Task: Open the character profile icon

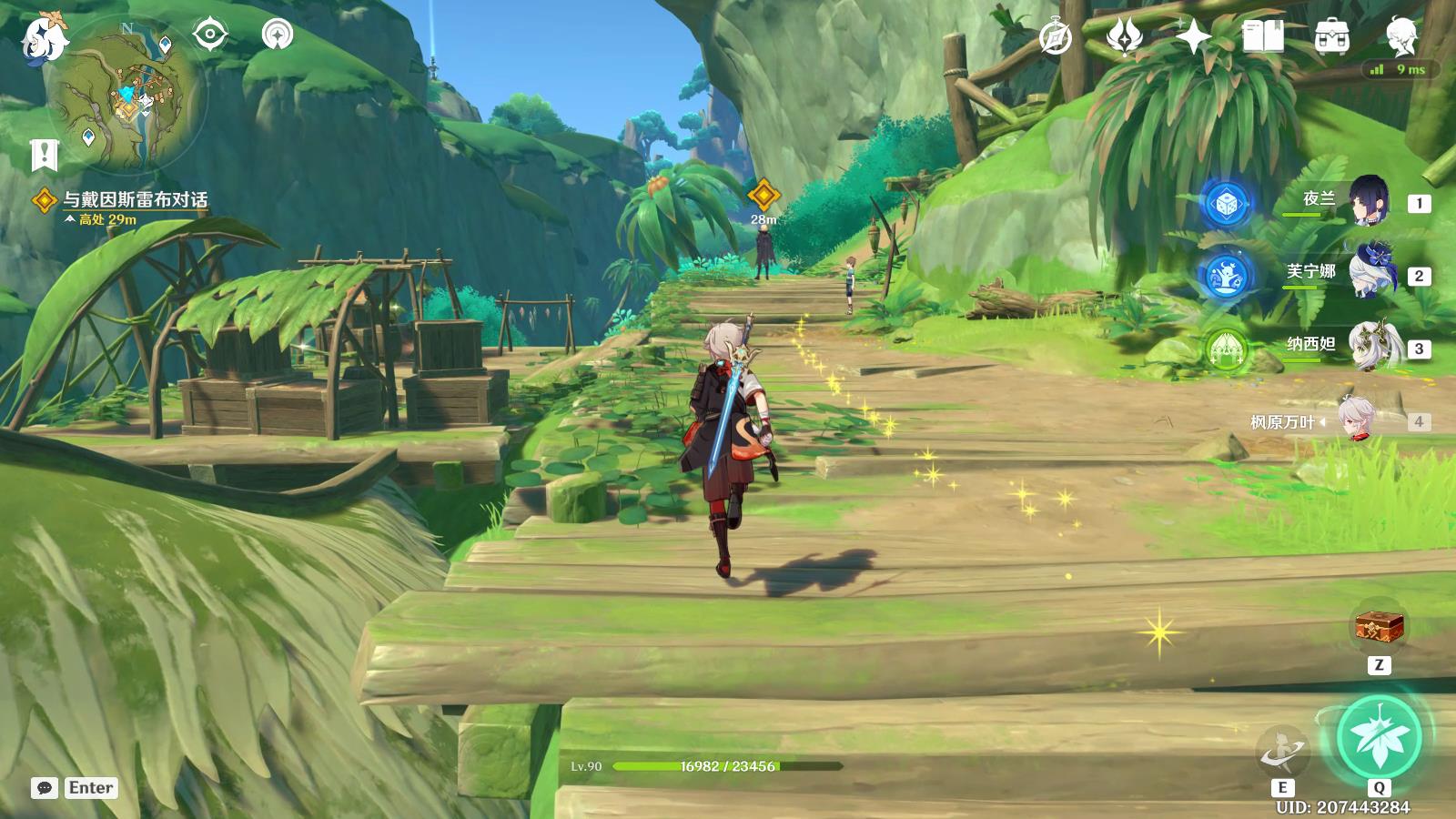Action: (1401, 37)
